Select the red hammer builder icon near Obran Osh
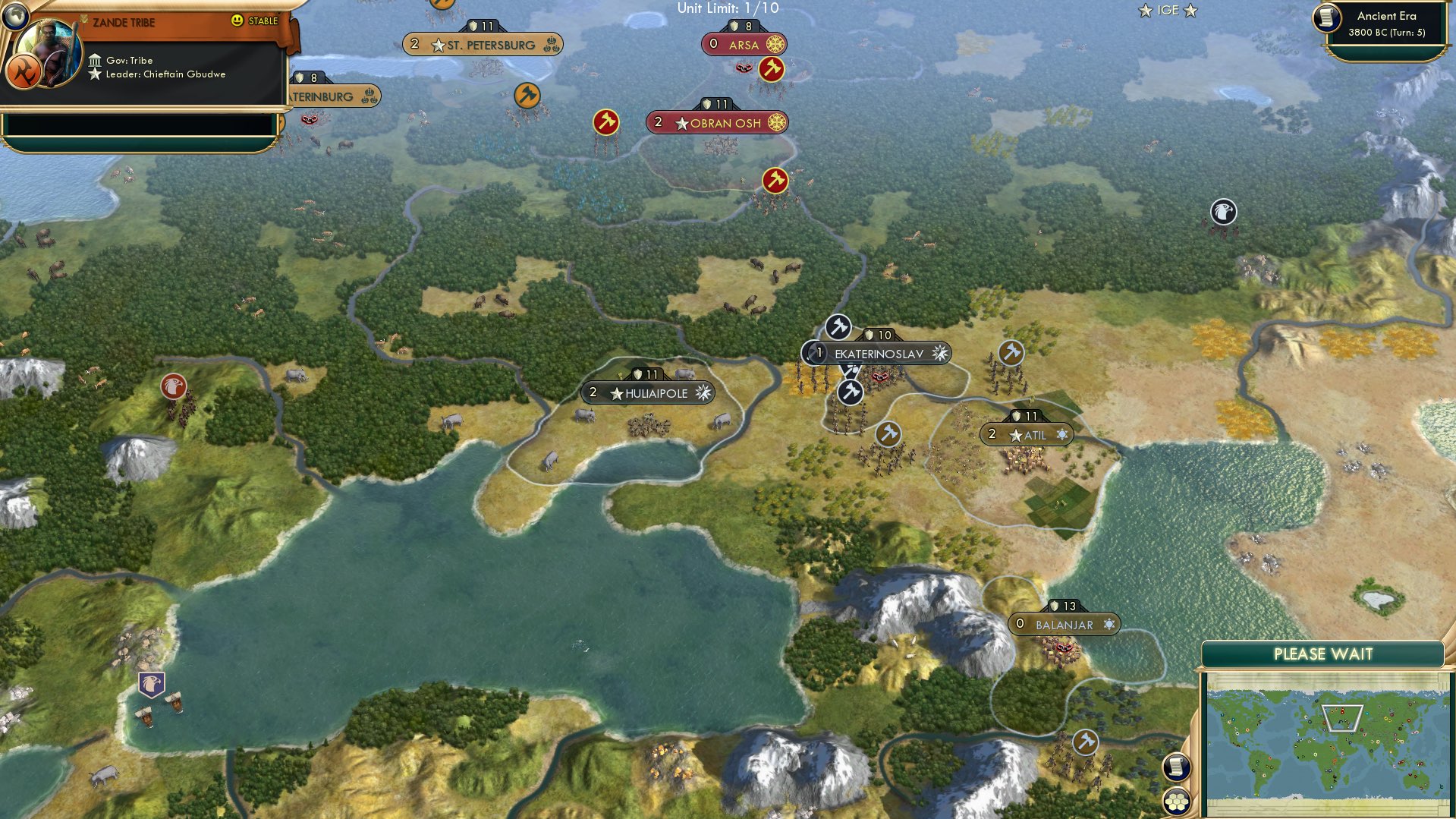The height and width of the screenshot is (819, 1456). pyautogui.click(x=605, y=121)
